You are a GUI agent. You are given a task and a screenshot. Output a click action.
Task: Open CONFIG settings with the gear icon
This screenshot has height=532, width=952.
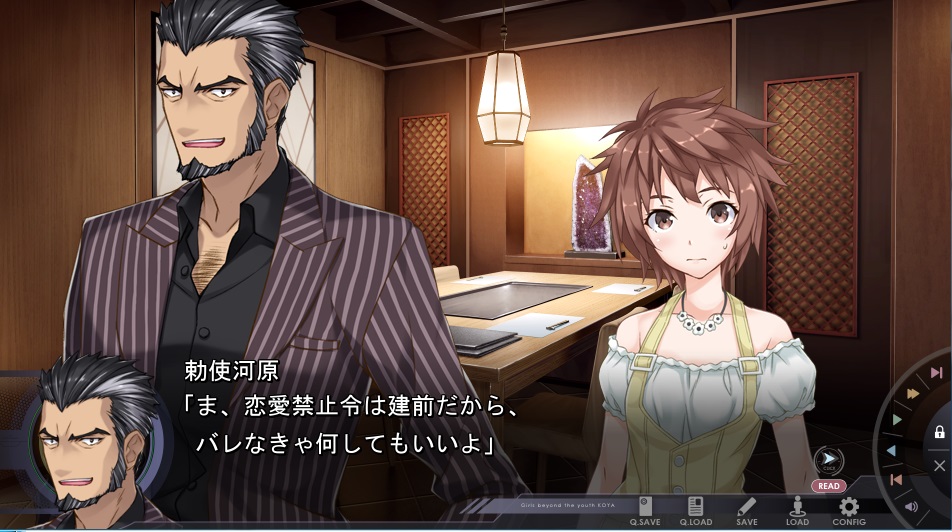[849, 510]
